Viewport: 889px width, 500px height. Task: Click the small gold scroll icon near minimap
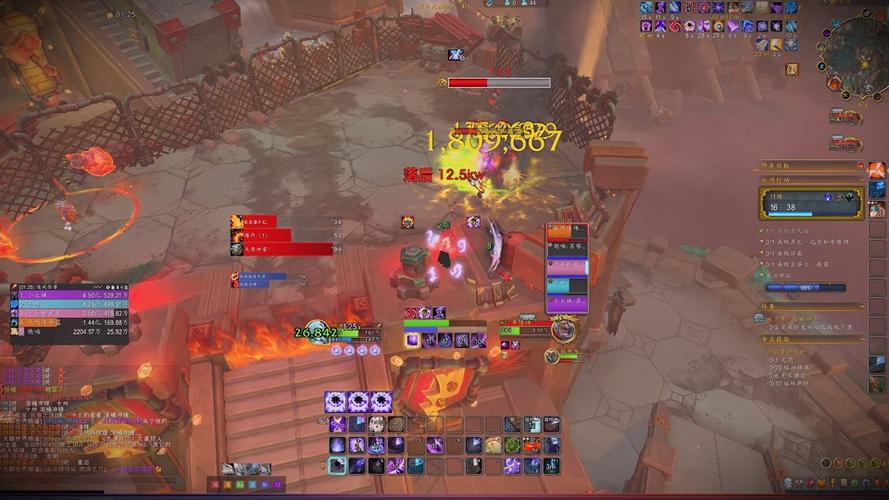click(x=792, y=69)
